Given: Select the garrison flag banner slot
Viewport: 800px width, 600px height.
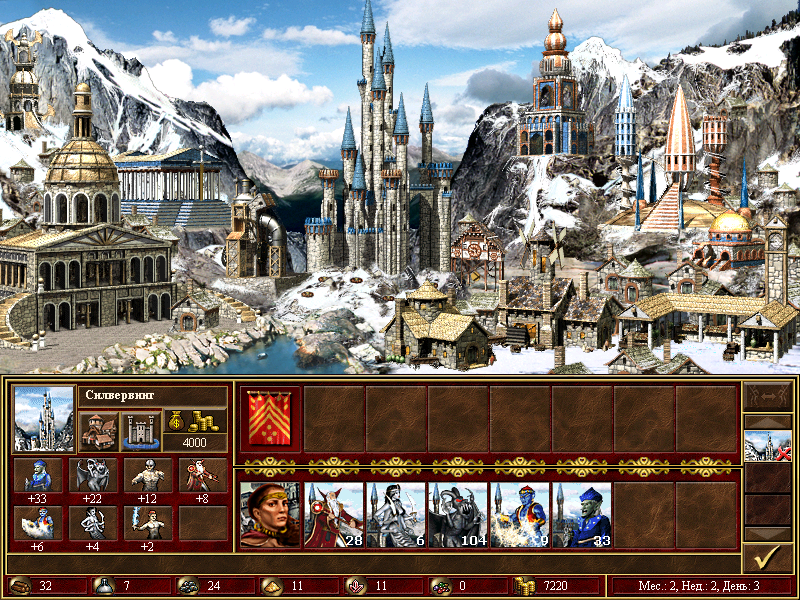Looking at the screenshot, I should click(270, 418).
